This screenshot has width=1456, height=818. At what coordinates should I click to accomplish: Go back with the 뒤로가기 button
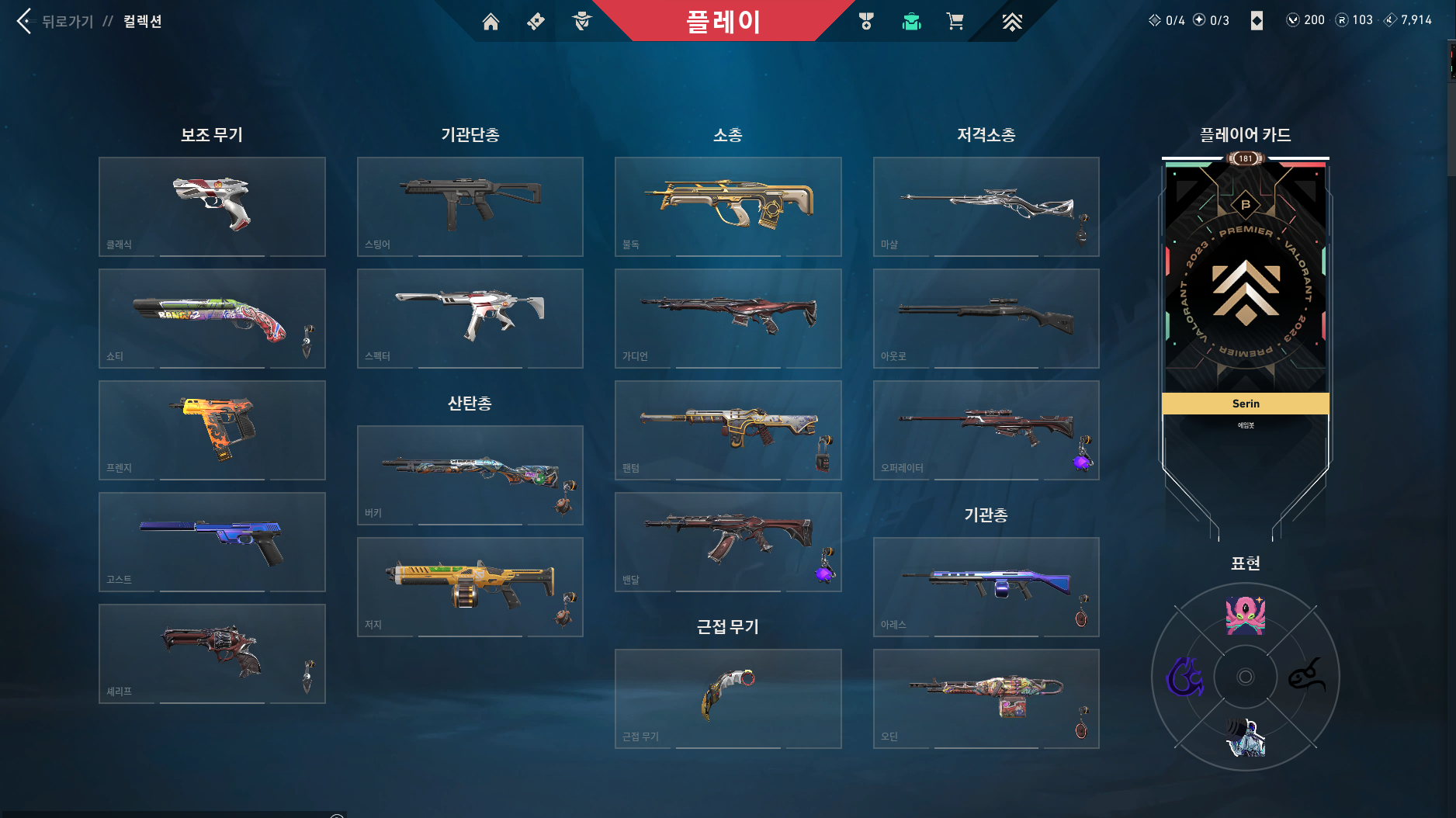(x=54, y=21)
